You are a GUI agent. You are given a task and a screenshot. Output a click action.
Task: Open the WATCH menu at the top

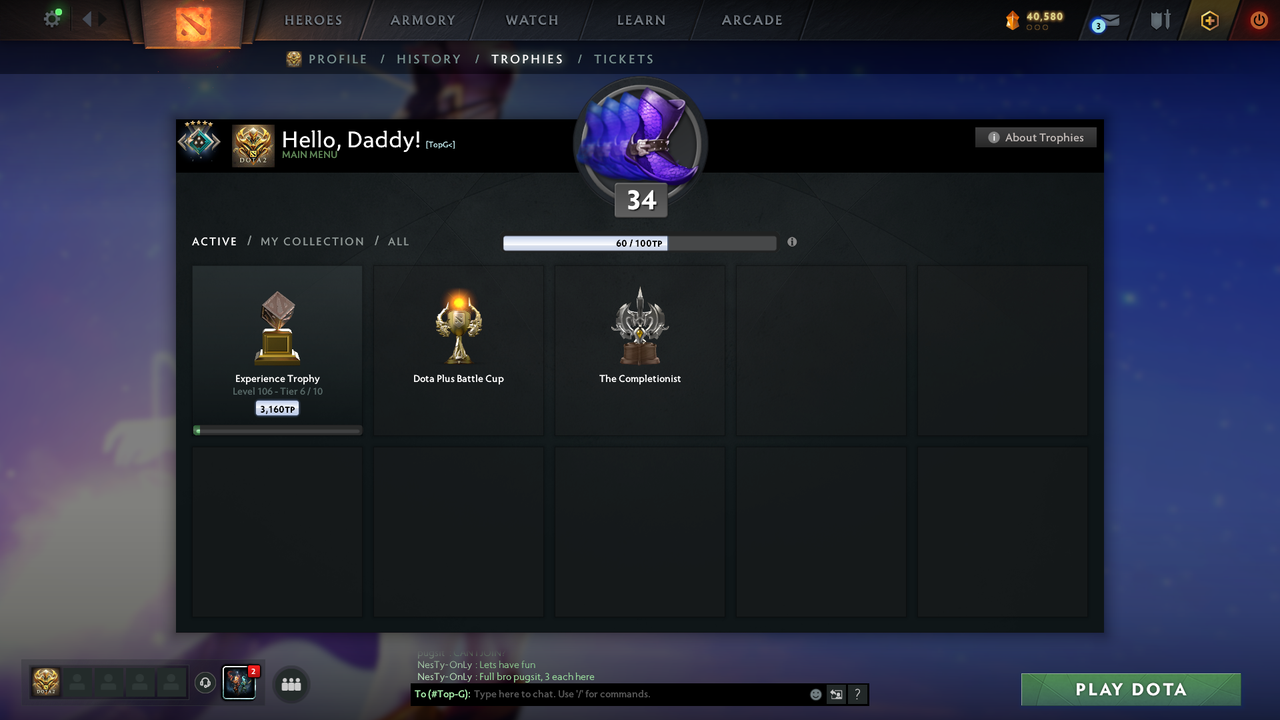pos(531,20)
